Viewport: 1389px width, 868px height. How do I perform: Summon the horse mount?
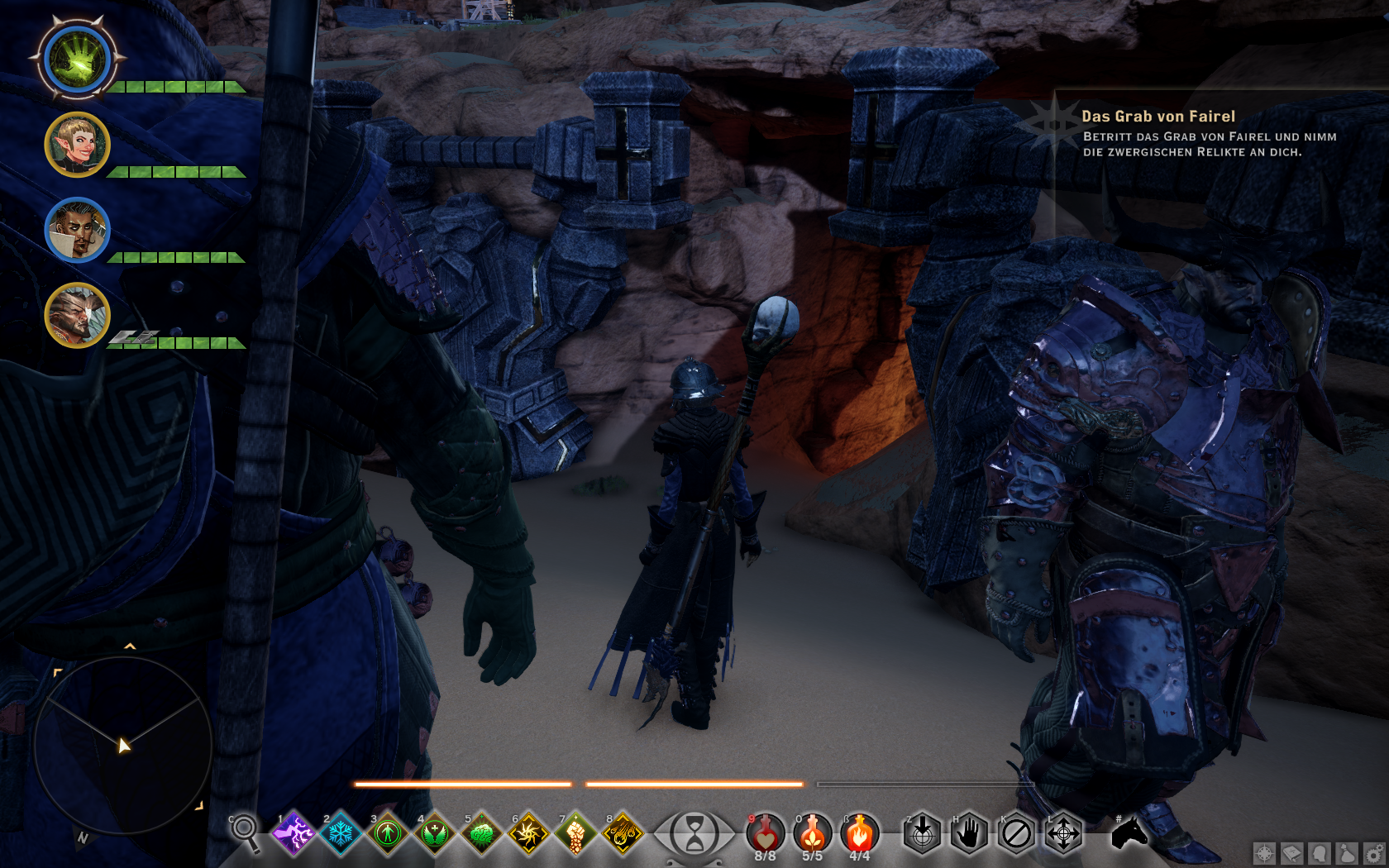tap(1129, 833)
